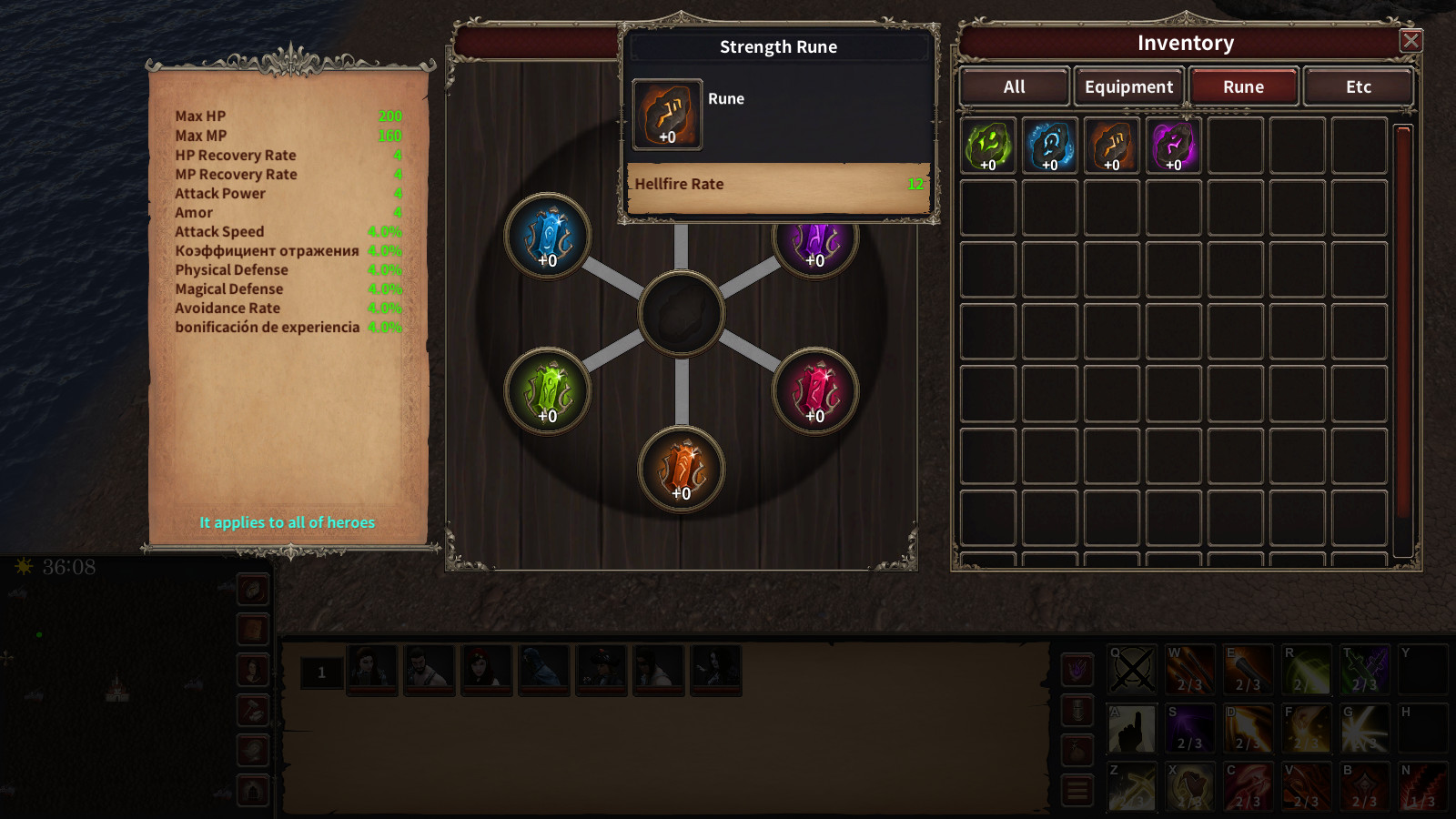Select the blue rune on the rune wheel
Viewport: 1456px width, 819px height.
click(x=548, y=238)
